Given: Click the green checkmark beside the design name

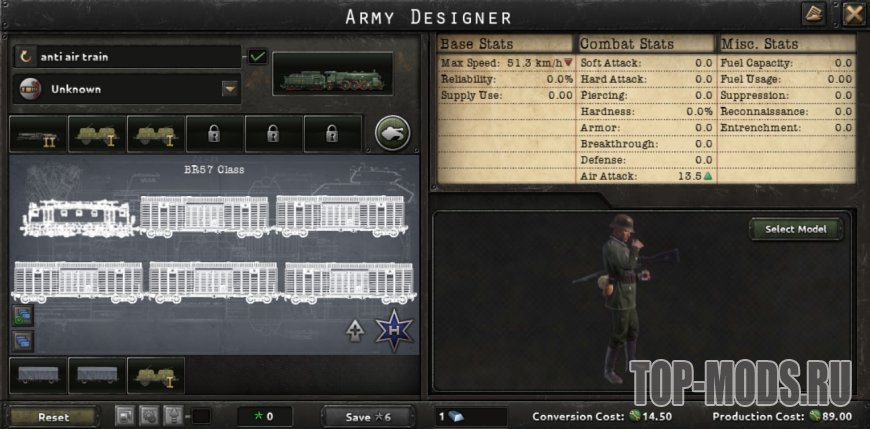Looking at the screenshot, I should tap(258, 57).
